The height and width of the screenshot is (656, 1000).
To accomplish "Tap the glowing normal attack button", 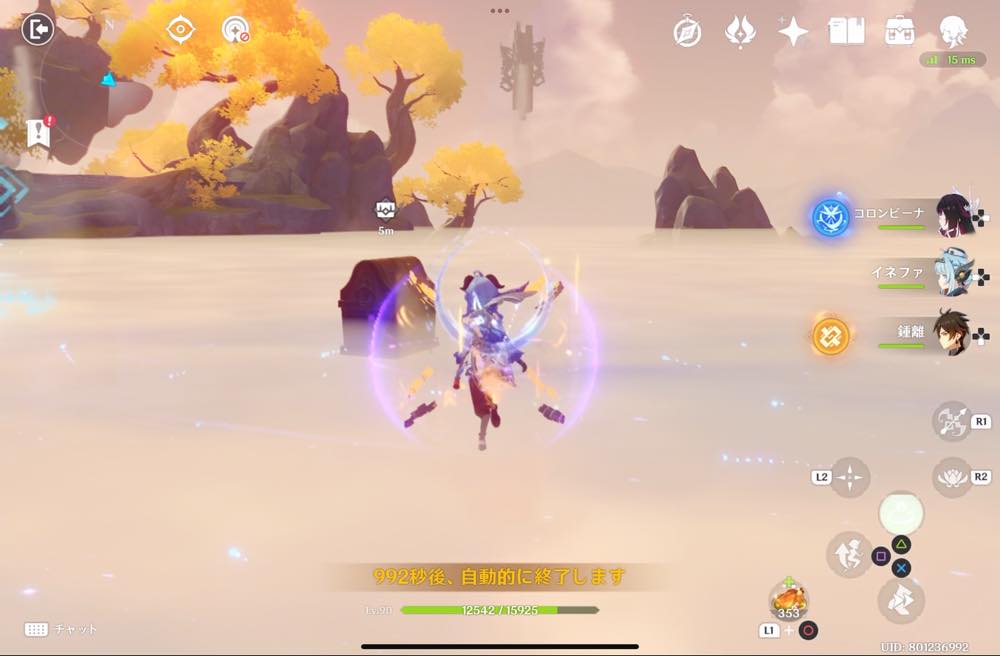I will coord(900,513).
